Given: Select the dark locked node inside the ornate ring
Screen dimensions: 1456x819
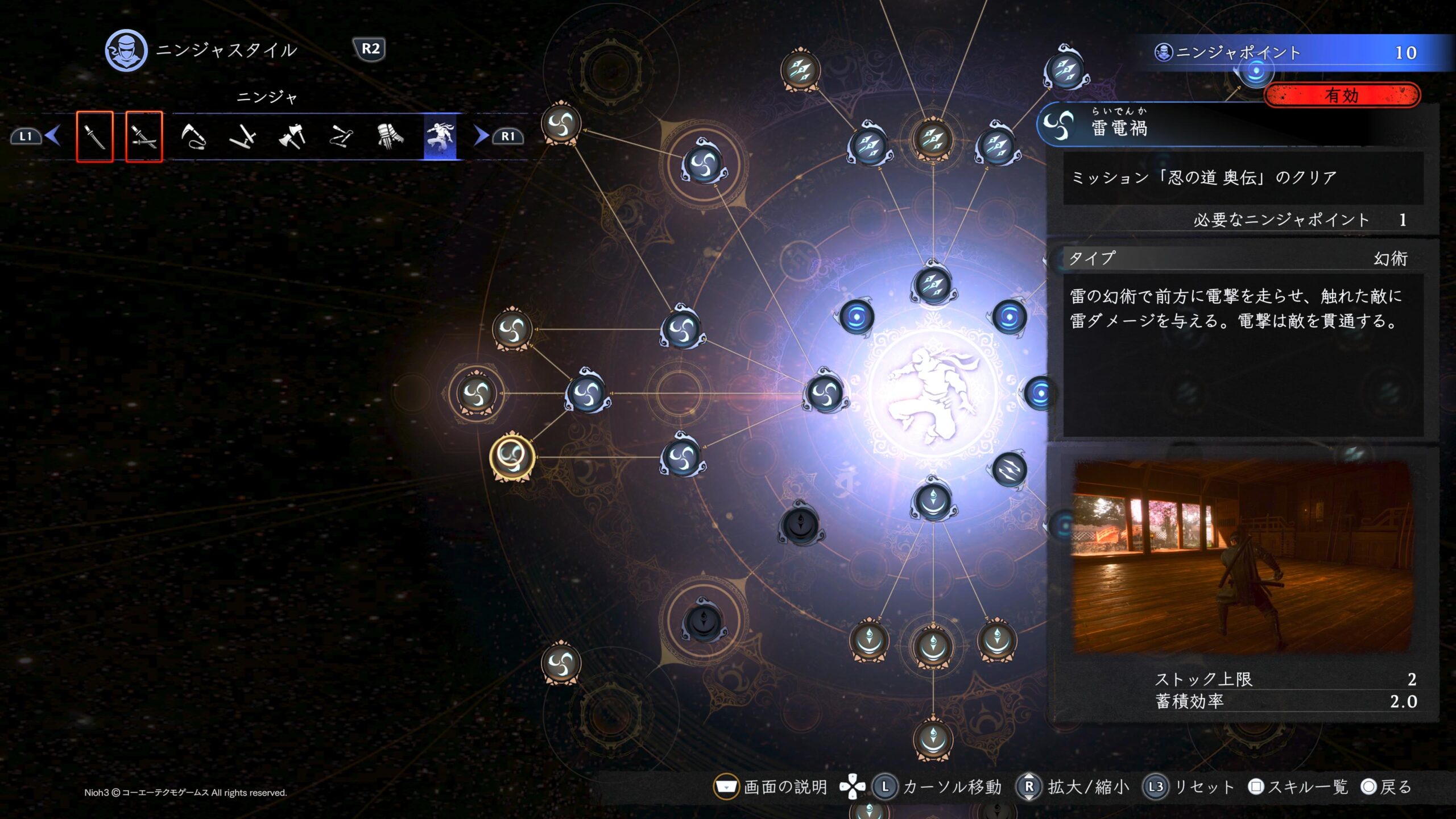Looking at the screenshot, I should pyautogui.click(x=704, y=620).
